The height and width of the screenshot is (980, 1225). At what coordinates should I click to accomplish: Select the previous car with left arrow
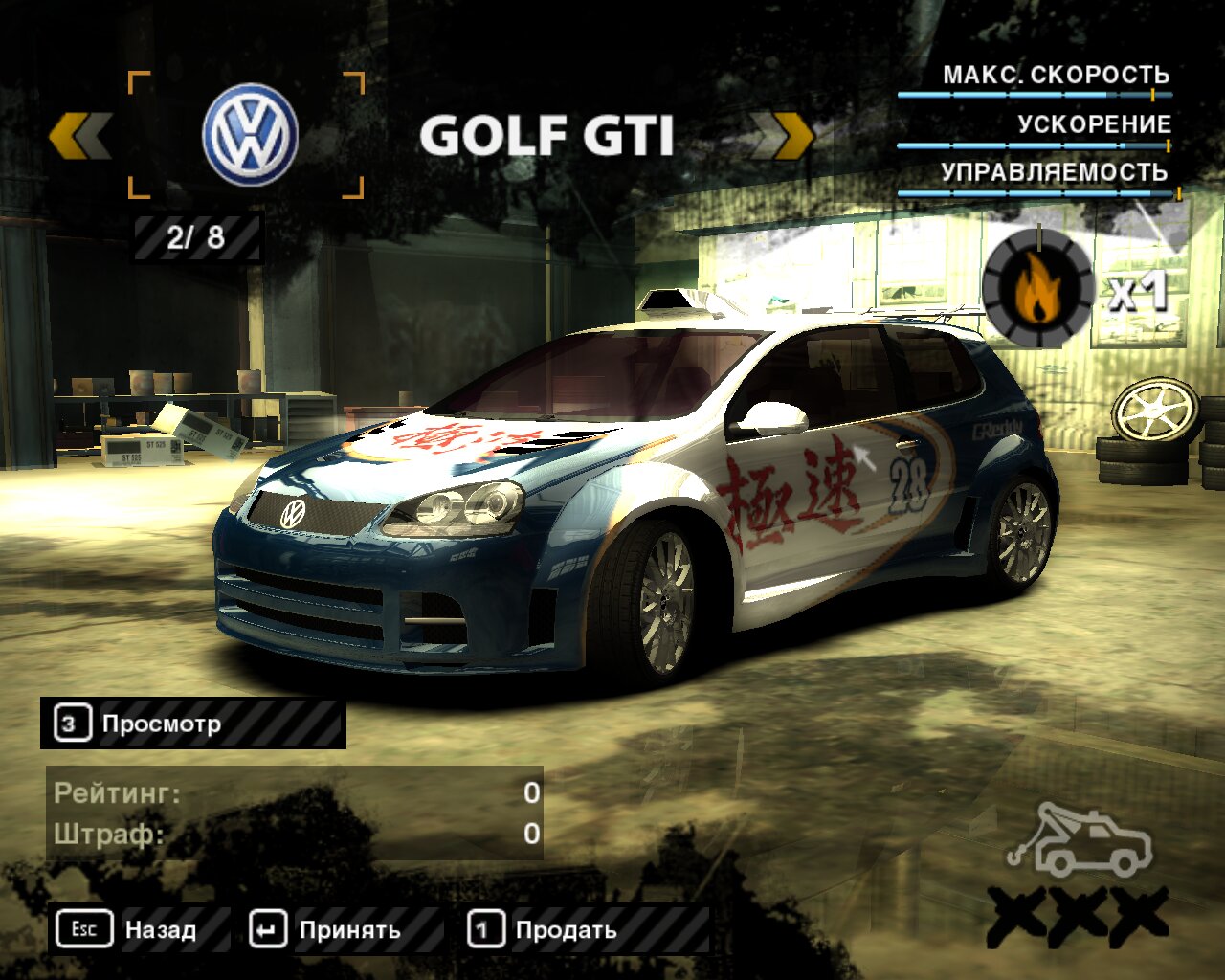(x=80, y=136)
